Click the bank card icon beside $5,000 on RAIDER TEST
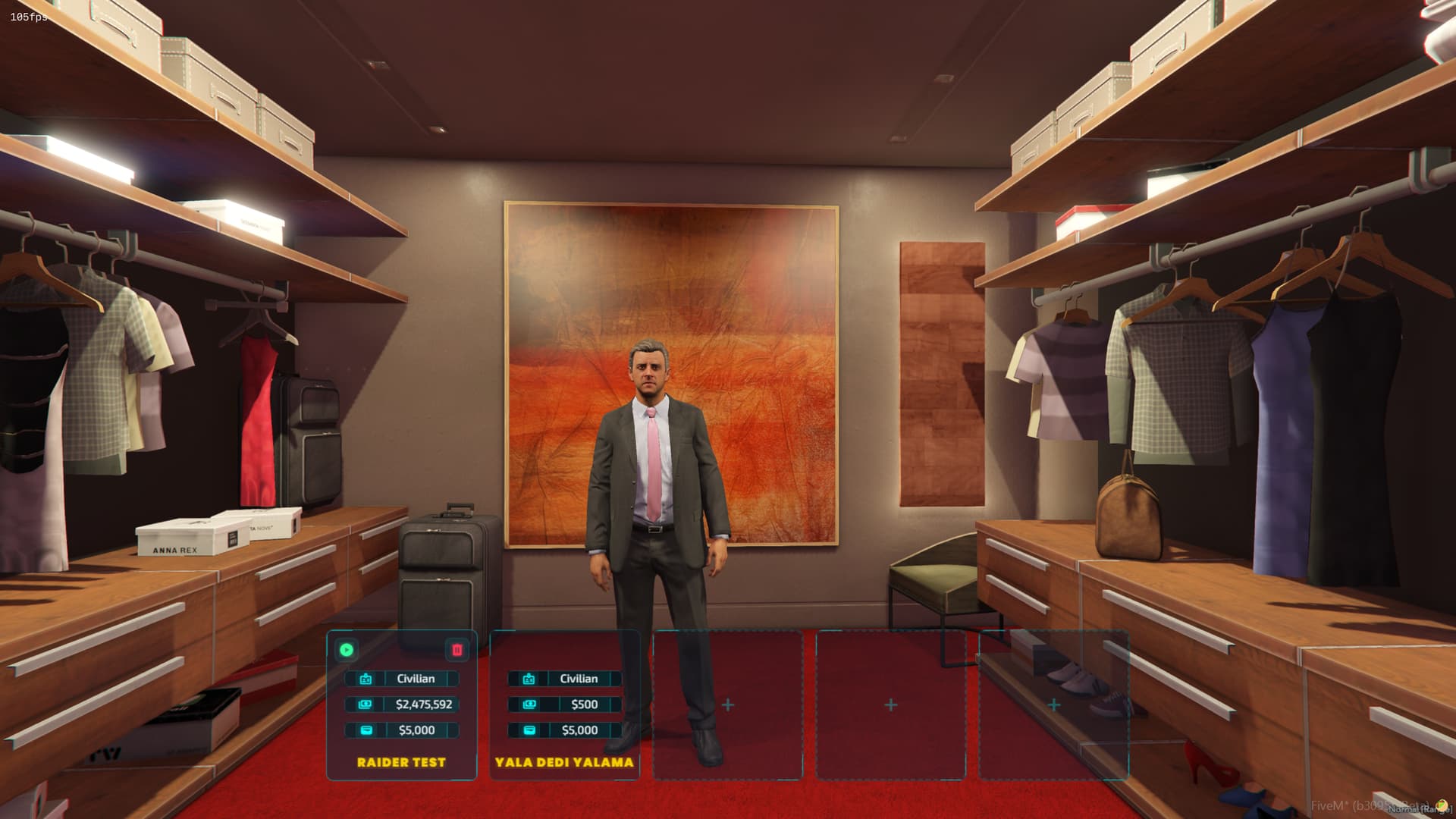The image size is (1456, 819). [x=368, y=730]
